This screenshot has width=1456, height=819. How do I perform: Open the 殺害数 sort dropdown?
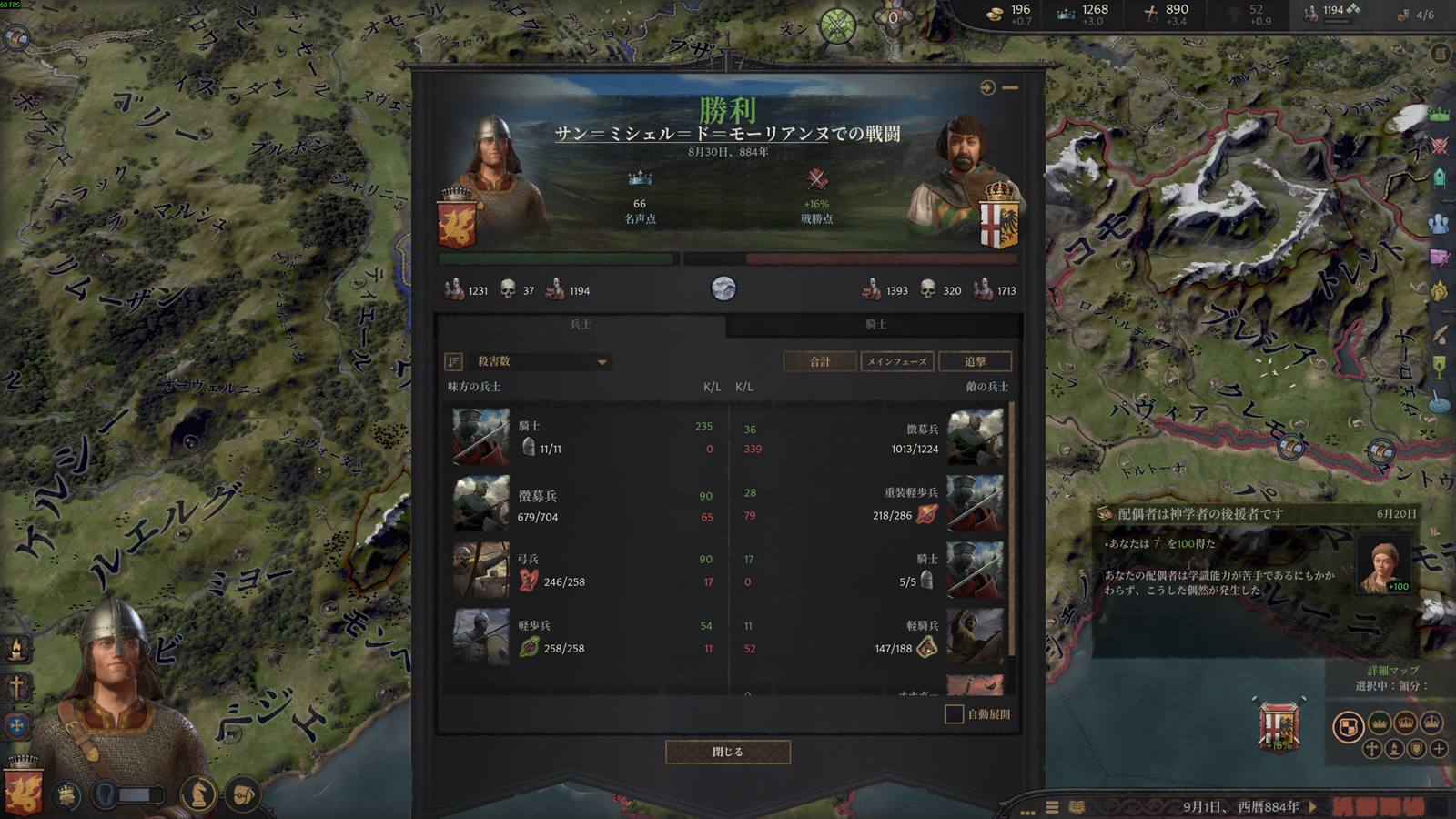(x=541, y=361)
